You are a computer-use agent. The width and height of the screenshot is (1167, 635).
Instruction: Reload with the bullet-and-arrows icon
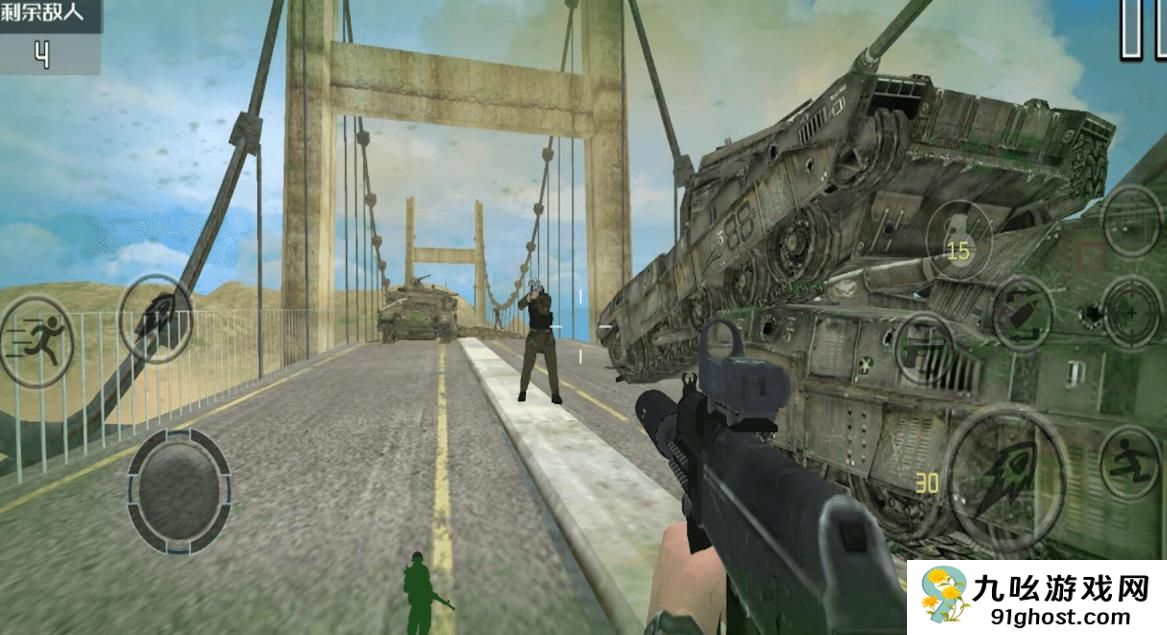tap(1020, 312)
